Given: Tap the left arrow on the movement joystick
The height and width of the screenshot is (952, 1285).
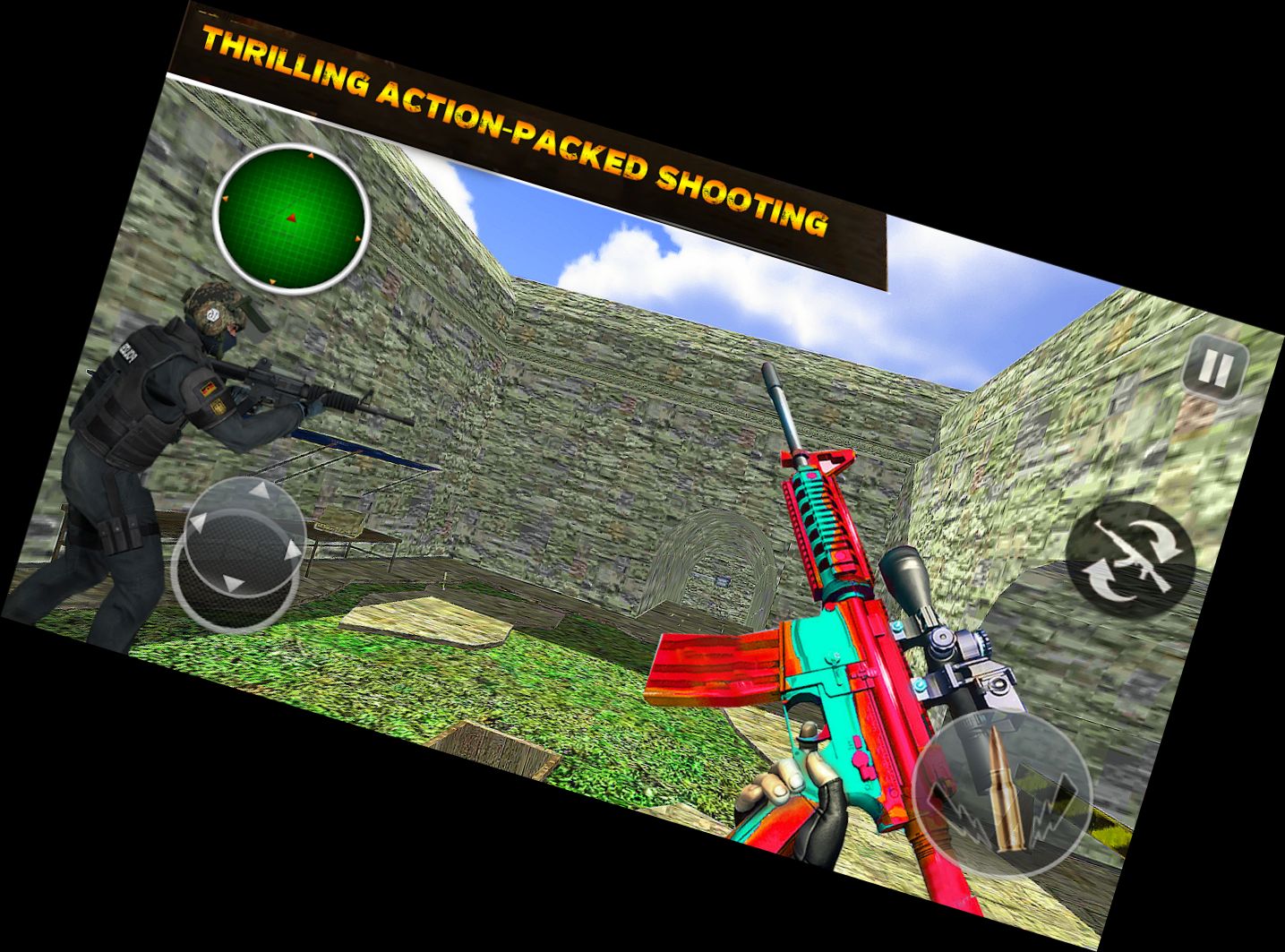Looking at the screenshot, I should (200, 524).
